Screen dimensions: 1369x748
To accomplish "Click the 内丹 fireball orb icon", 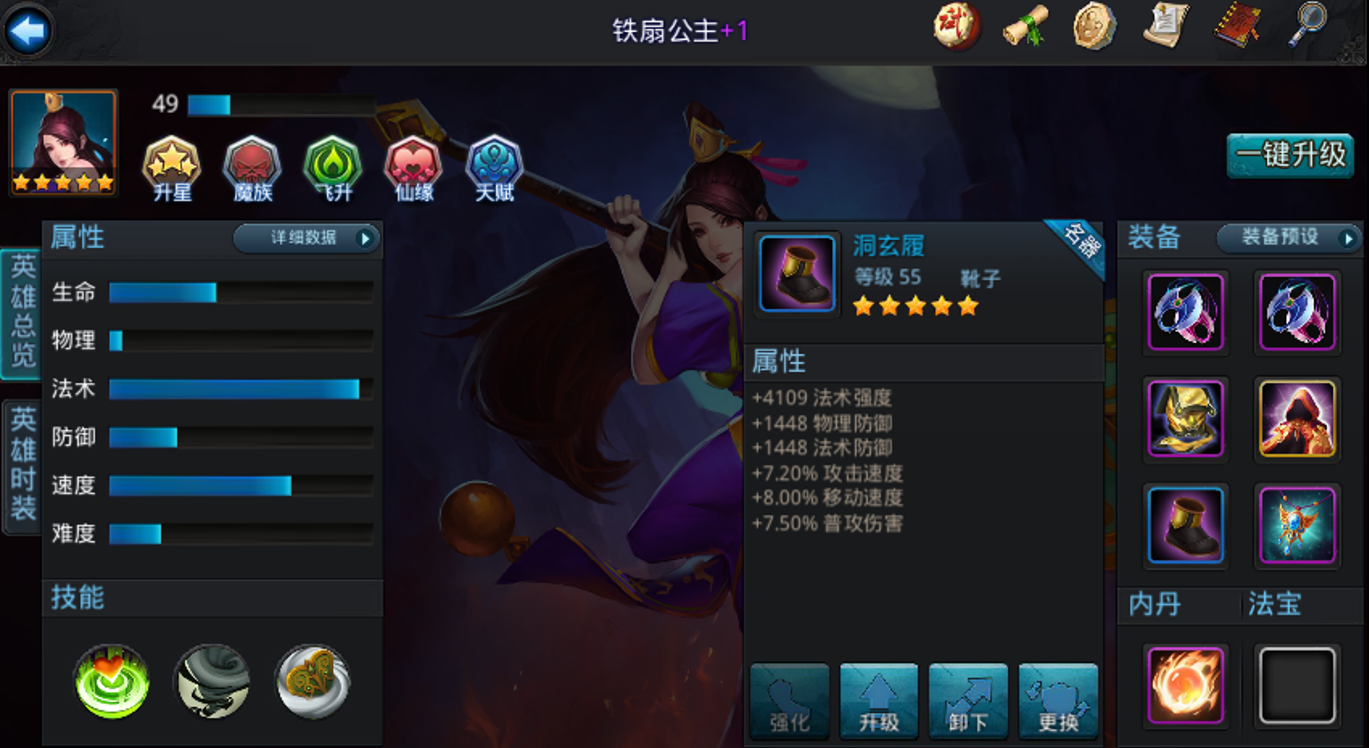I will 1186,684.
